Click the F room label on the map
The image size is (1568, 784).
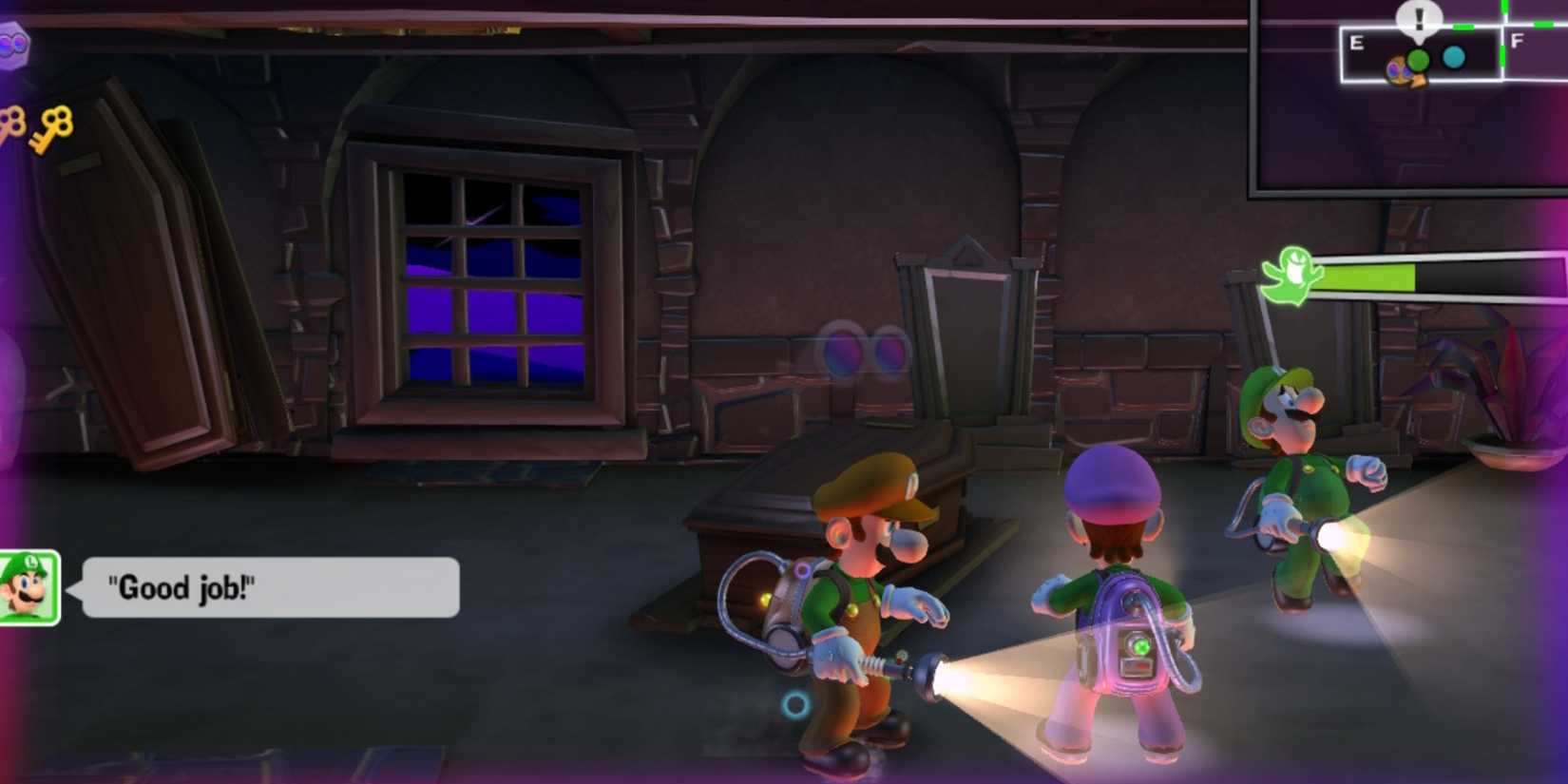(x=1518, y=41)
